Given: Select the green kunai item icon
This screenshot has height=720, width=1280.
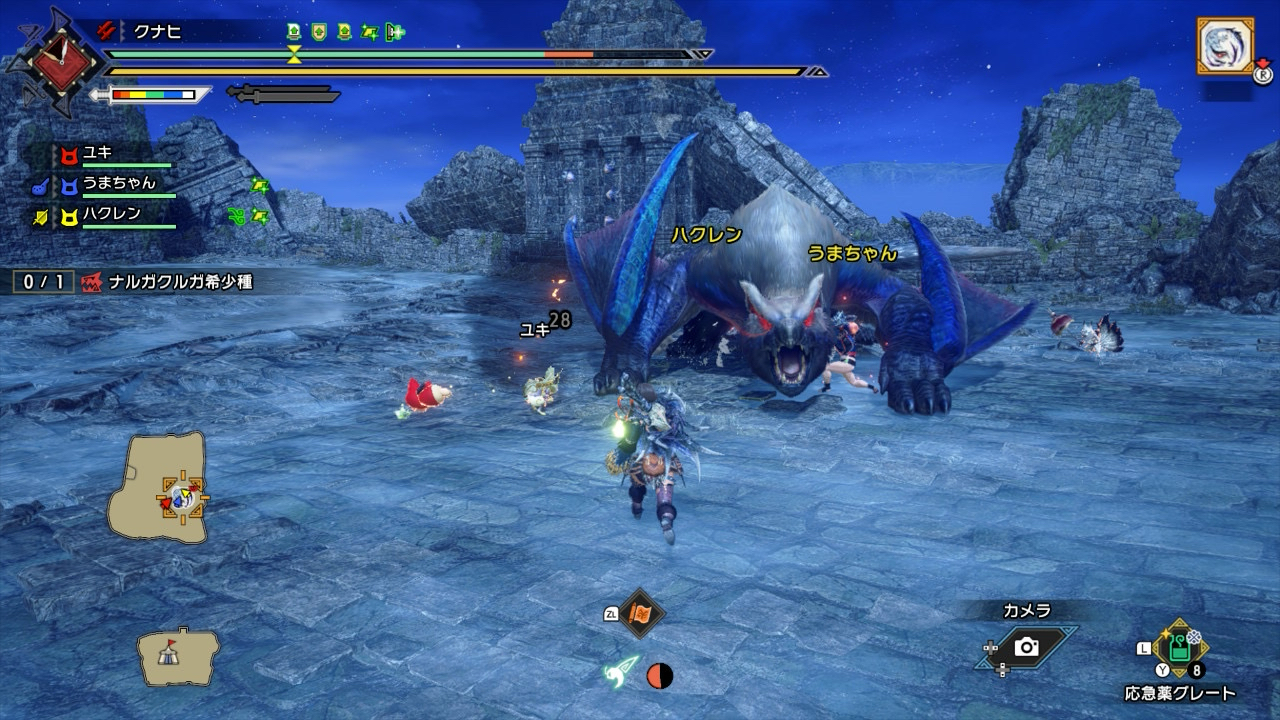Looking at the screenshot, I should 620,672.
